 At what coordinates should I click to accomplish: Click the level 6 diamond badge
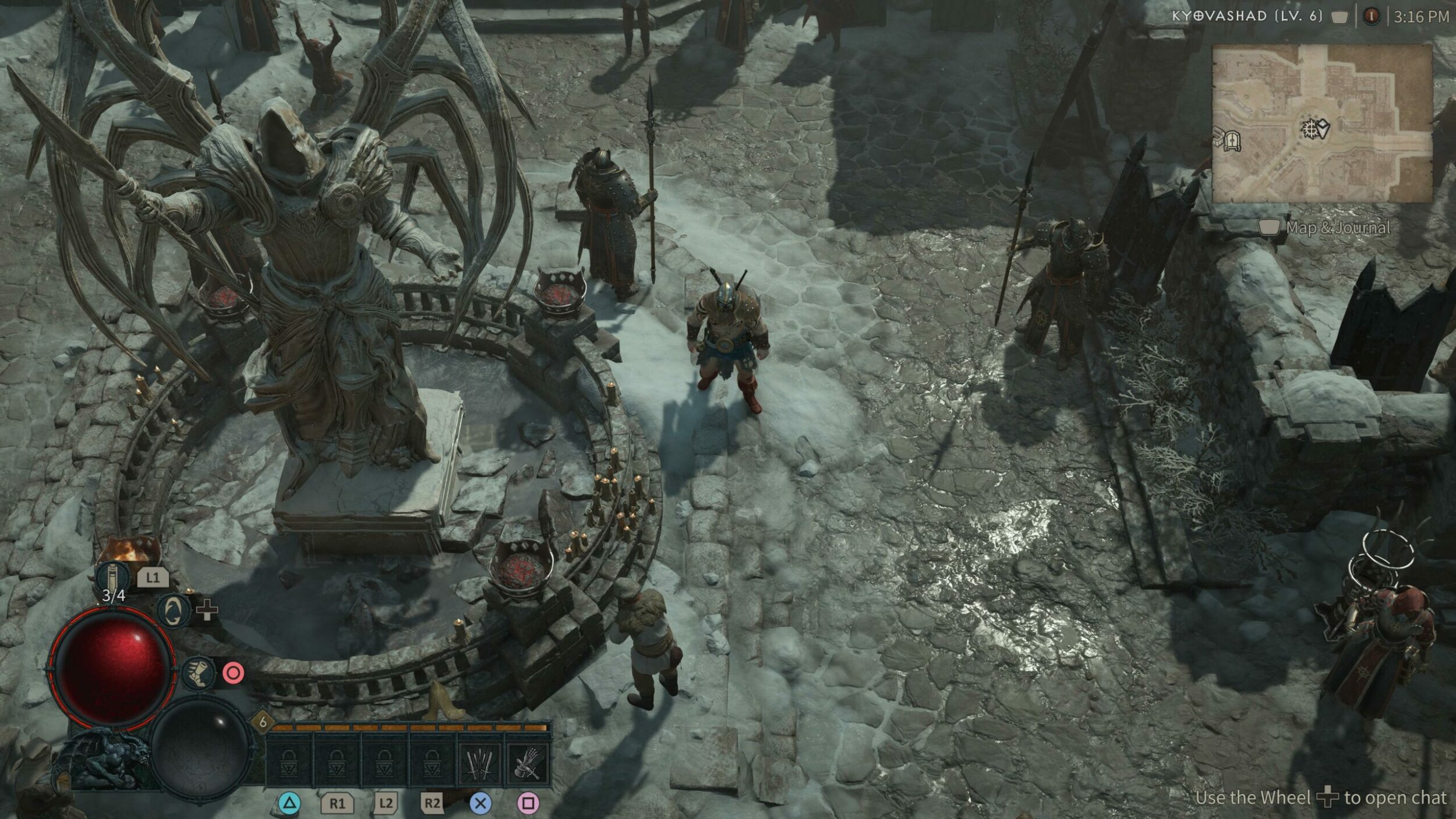[x=263, y=722]
